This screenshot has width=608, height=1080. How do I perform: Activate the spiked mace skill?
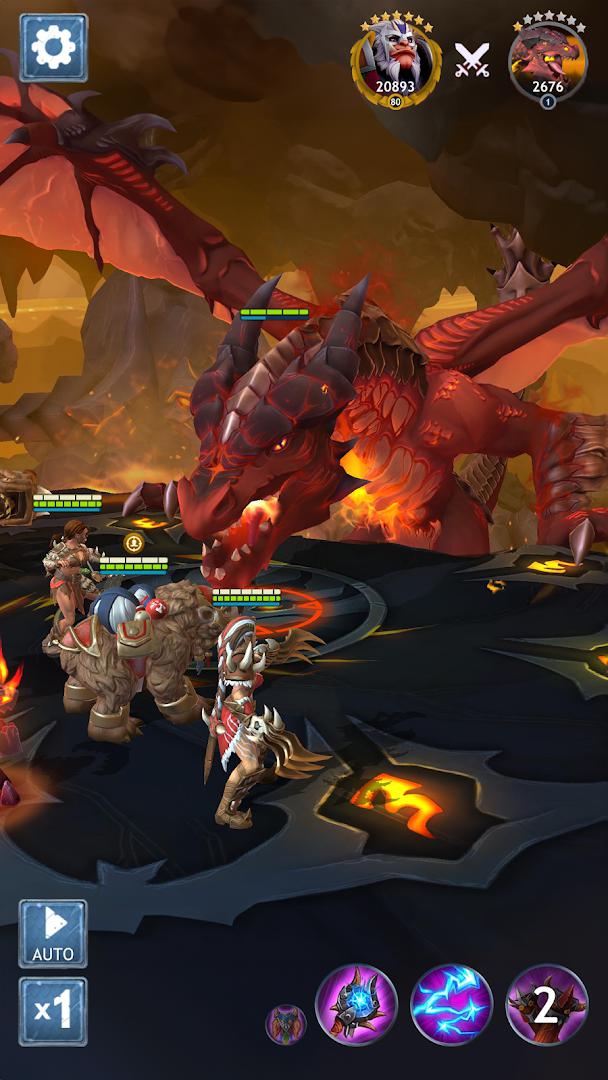[356, 1005]
